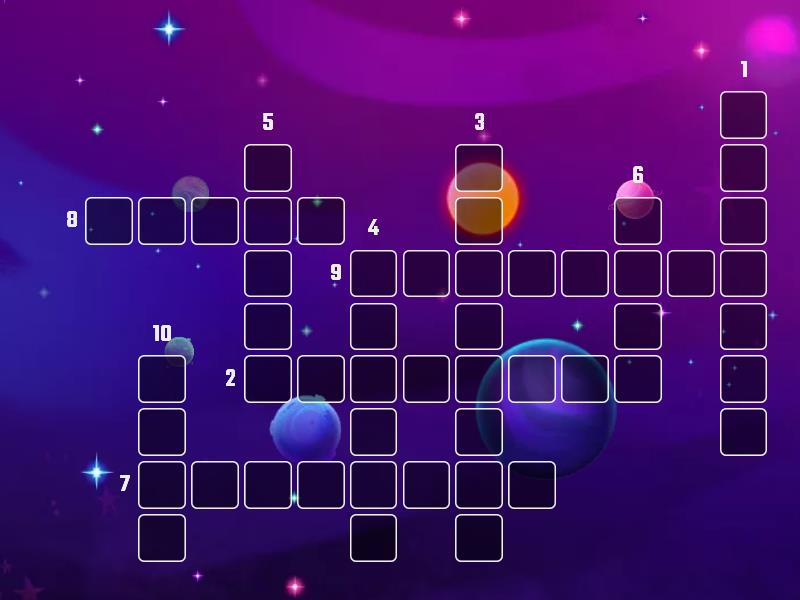Select the starting square beside number 9
This screenshot has width=800, height=600.
(x=374, y=274)
